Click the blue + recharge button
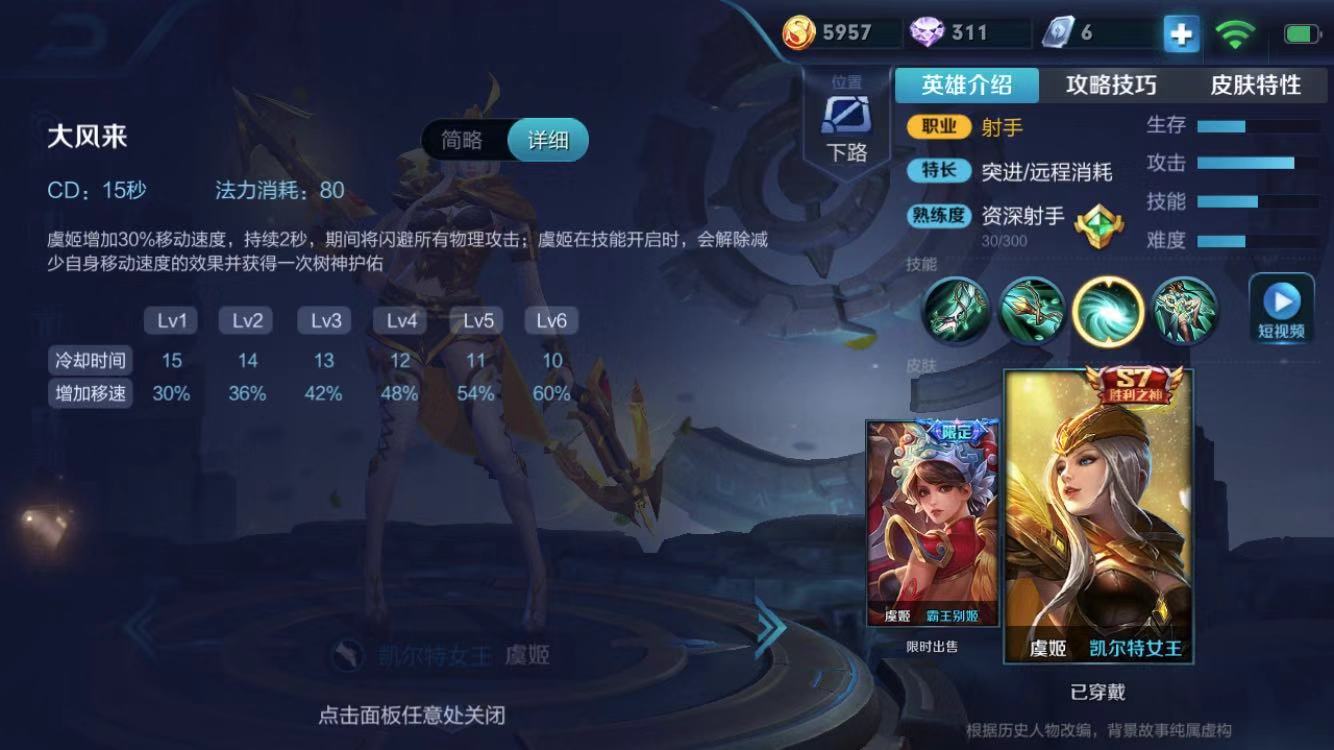Screen dimensions: 1334x750 [x=1179, y=33]
